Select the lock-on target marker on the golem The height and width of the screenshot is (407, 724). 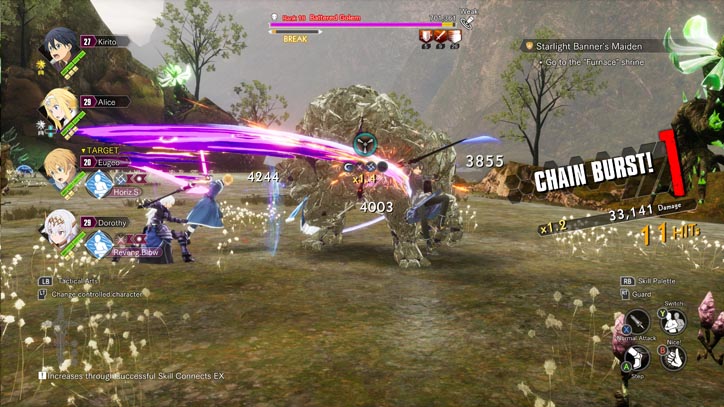(364, 143)
